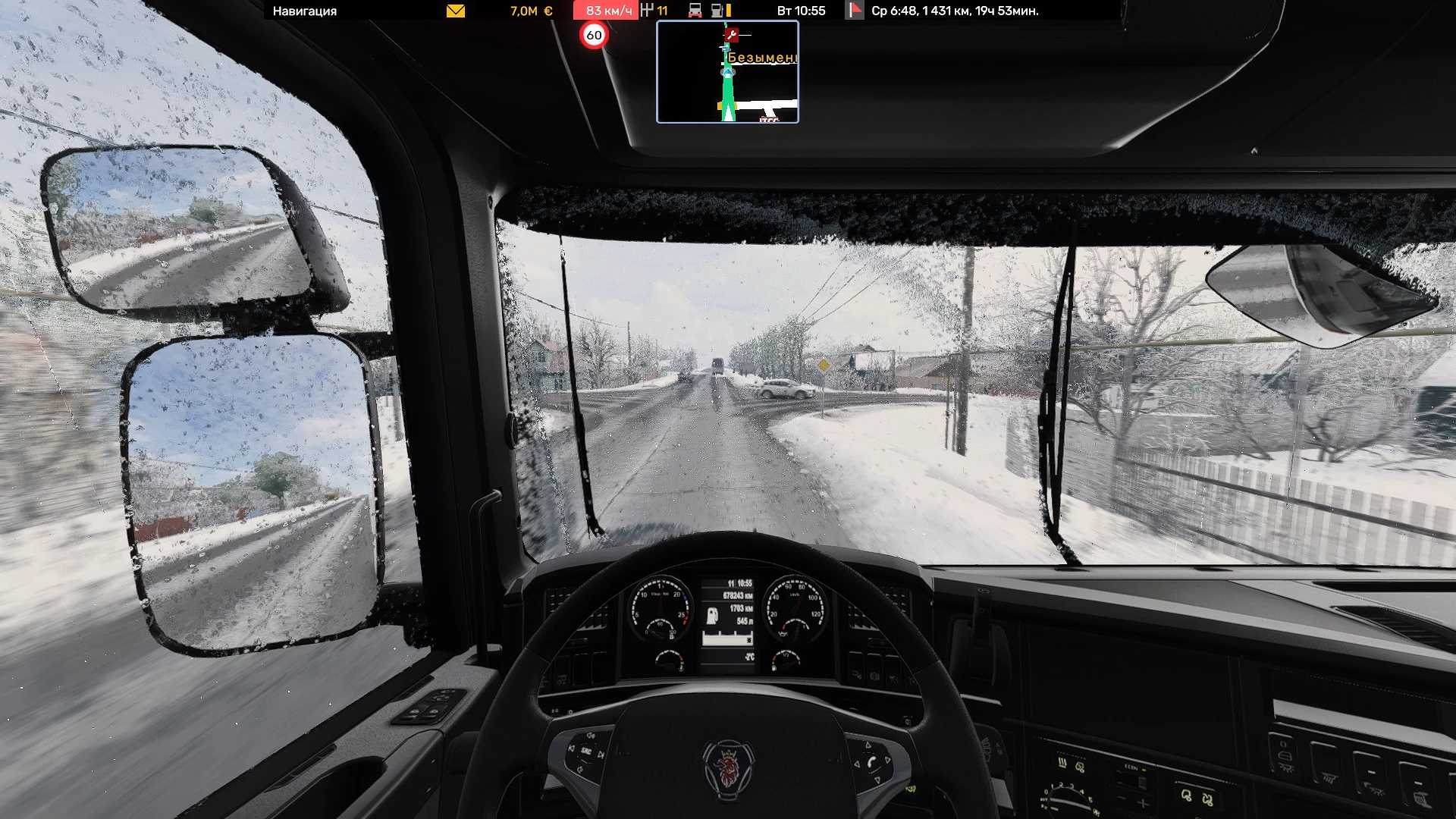Screen dimensions: 1456x819
Task: Open the navigation minimap
Action: pyautogui.click(x=727, y=72)
